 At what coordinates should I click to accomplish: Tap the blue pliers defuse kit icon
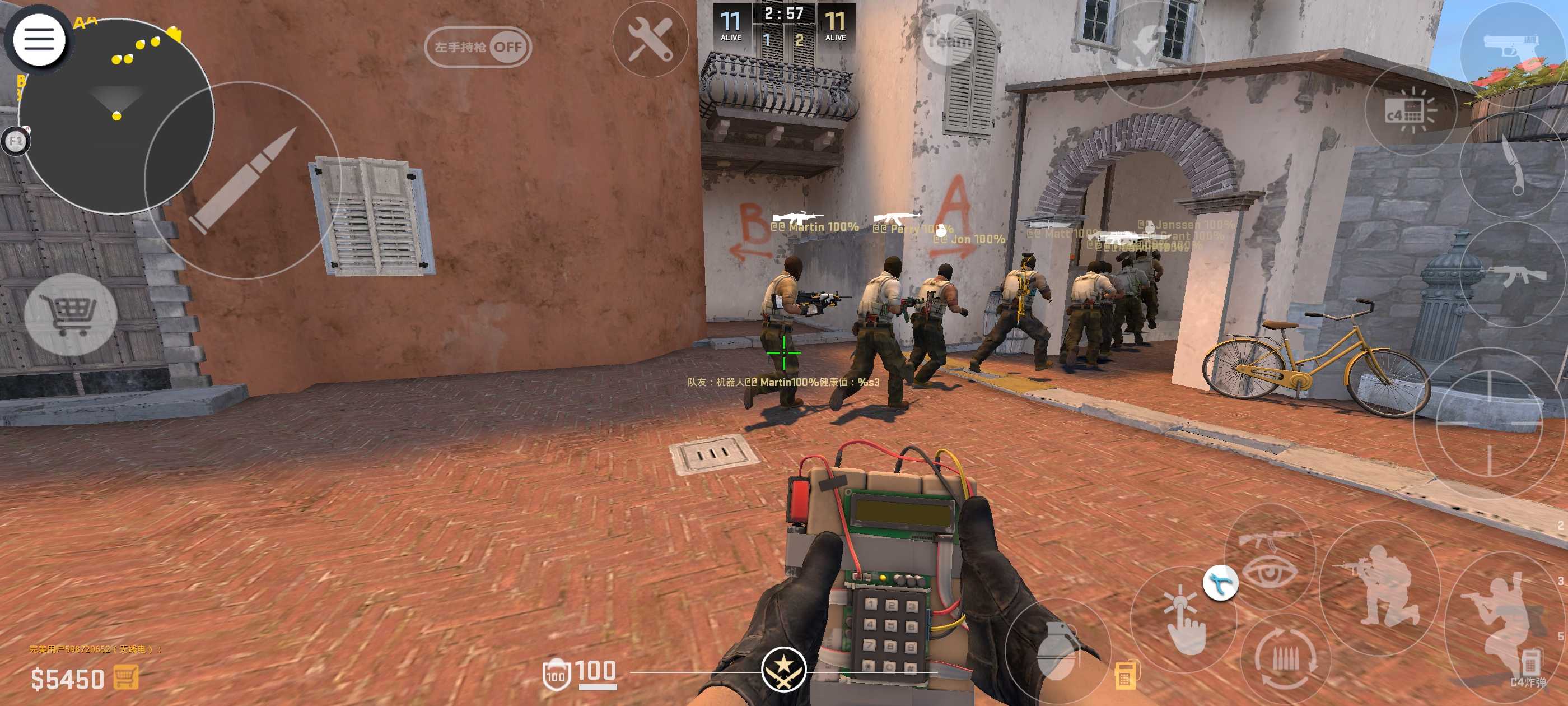(1220, 583)
